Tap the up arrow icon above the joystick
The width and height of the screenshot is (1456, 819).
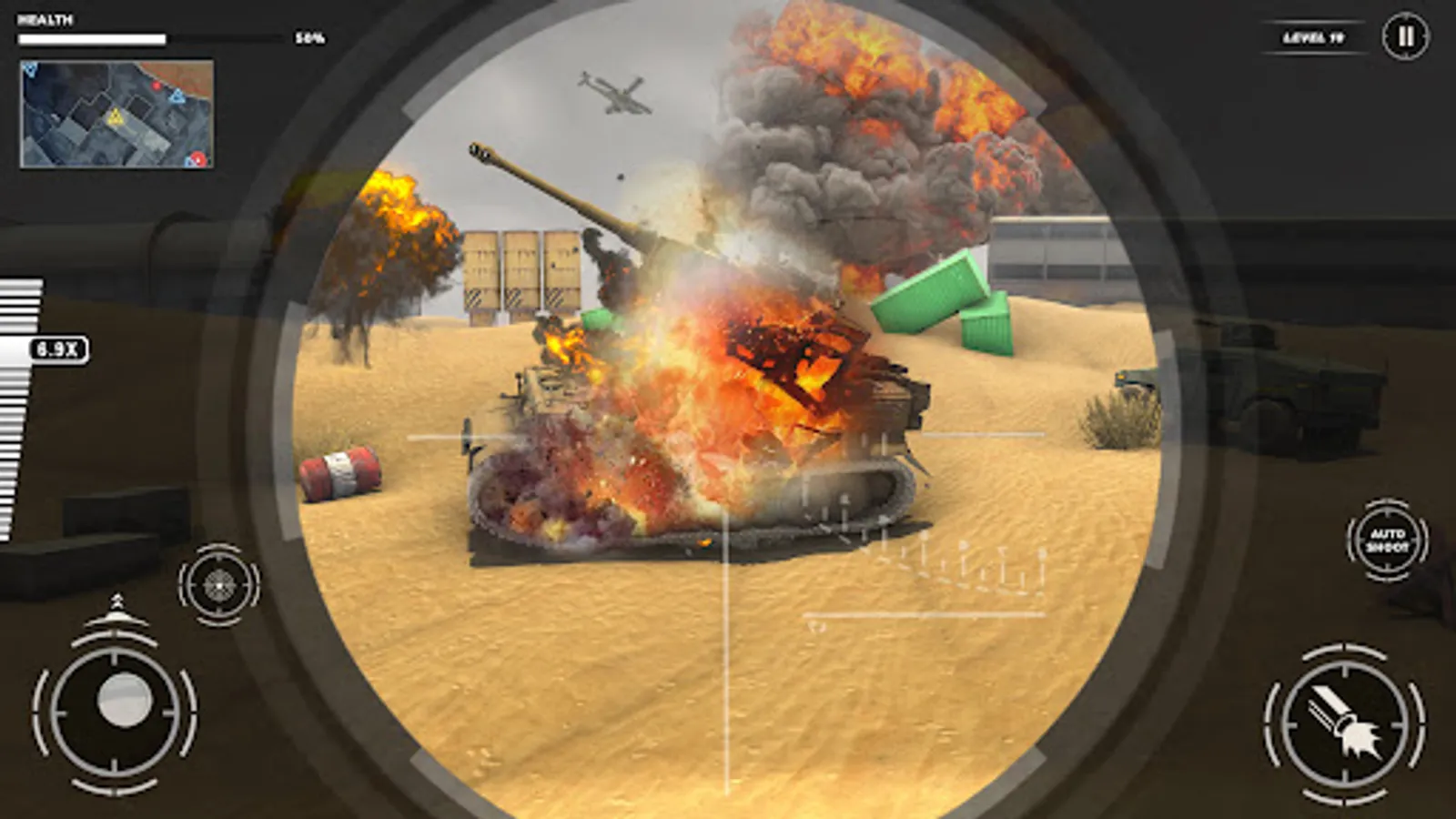(115, 604)
